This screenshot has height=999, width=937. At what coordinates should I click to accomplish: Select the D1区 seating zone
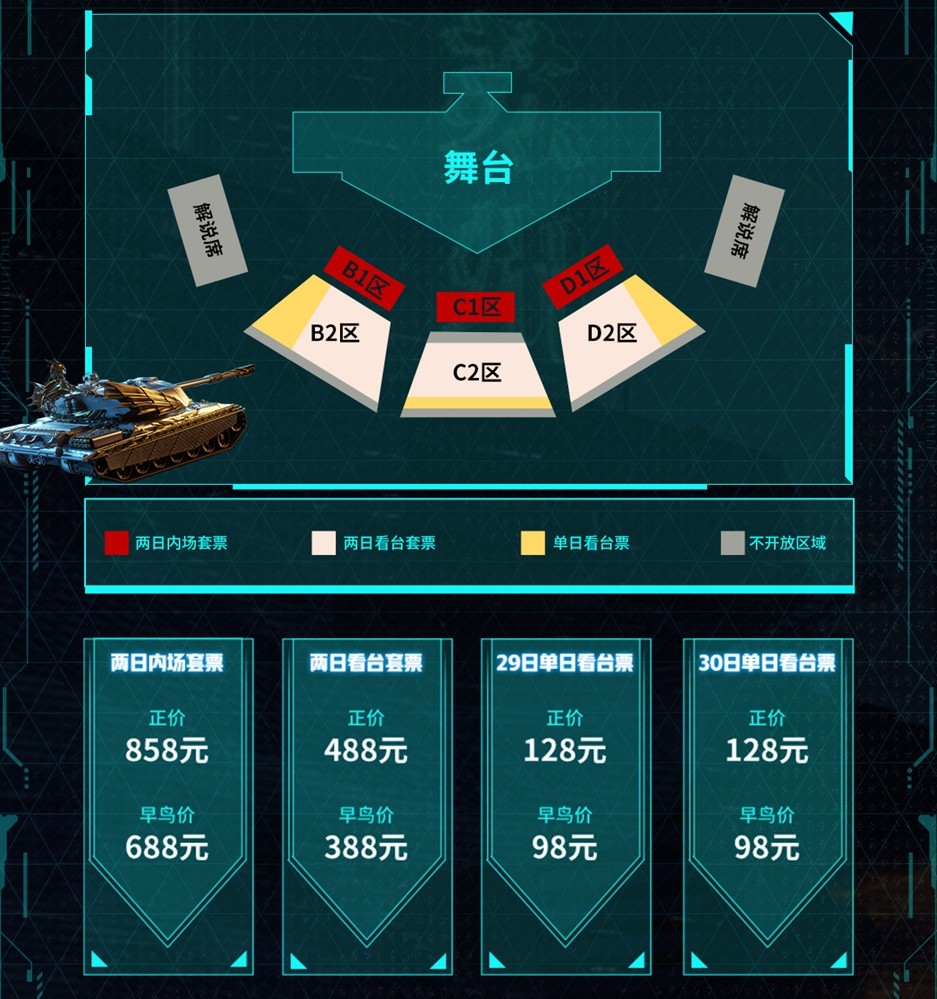pyautogui.click(x=583, y=276)
